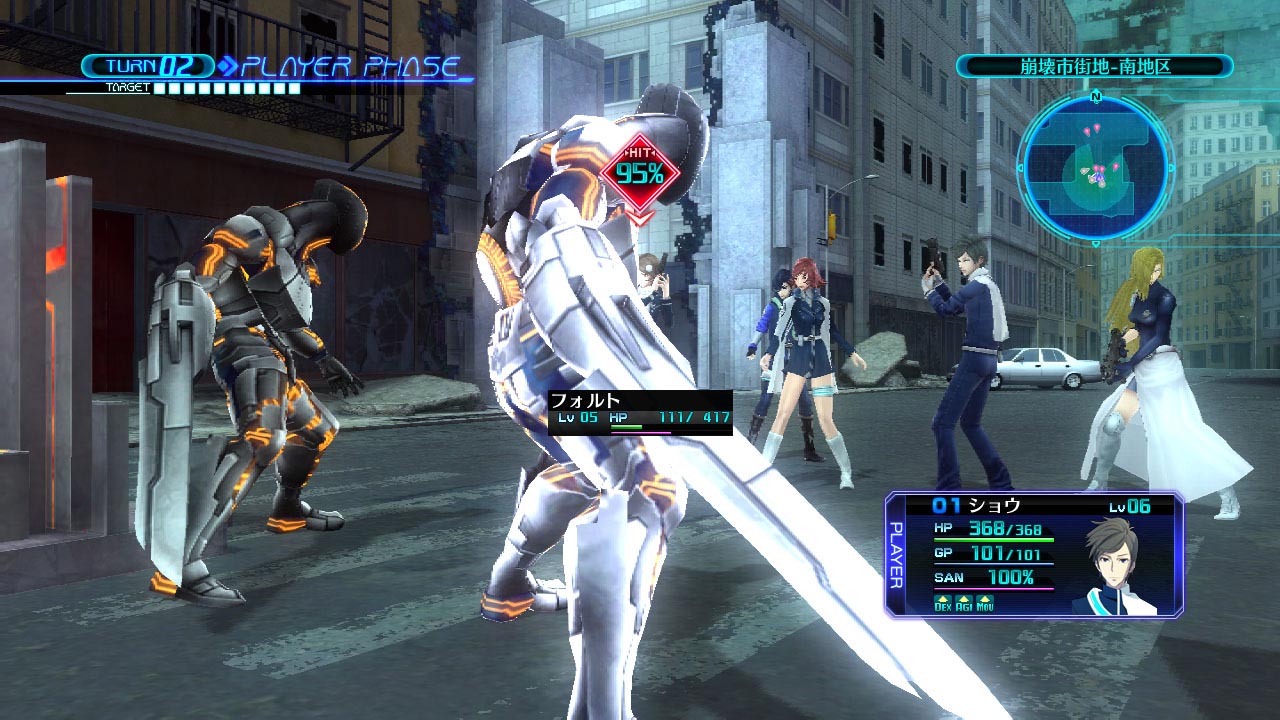Click the Agi buff arrow icon
This screenshot has width=1280, height=720.
[x=964, y=601]
